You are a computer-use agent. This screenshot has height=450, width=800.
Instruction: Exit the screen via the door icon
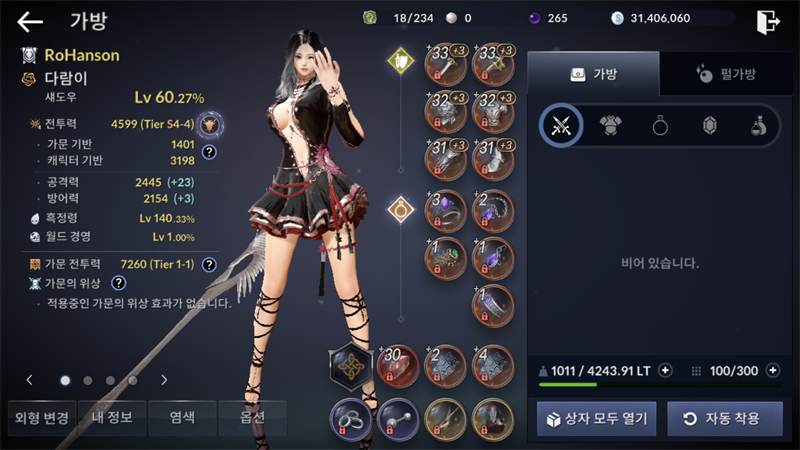[x=767, y=21]
